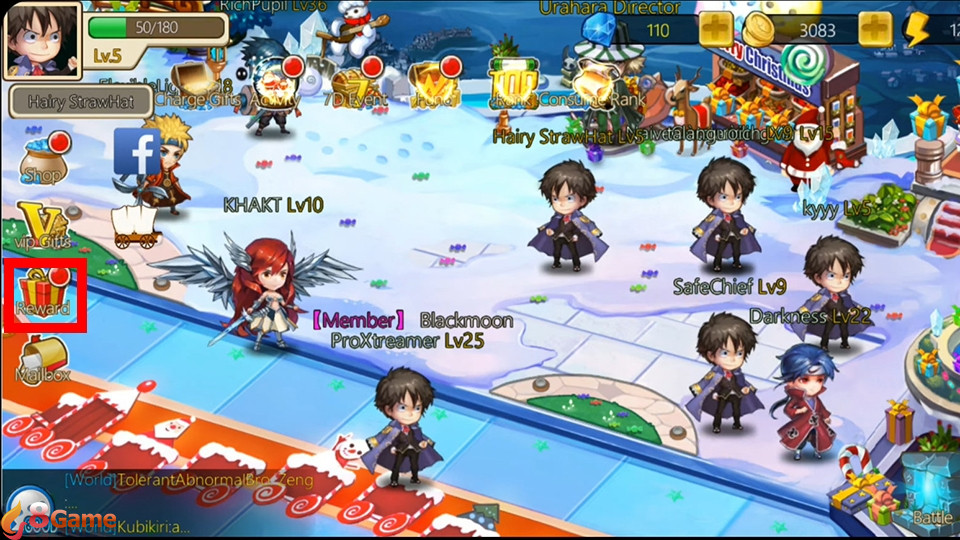Screen dimensions: 960x540
Task: Open the Charge Gifts treasure chest
Action: pyautogui.click(x=191, y=82)
